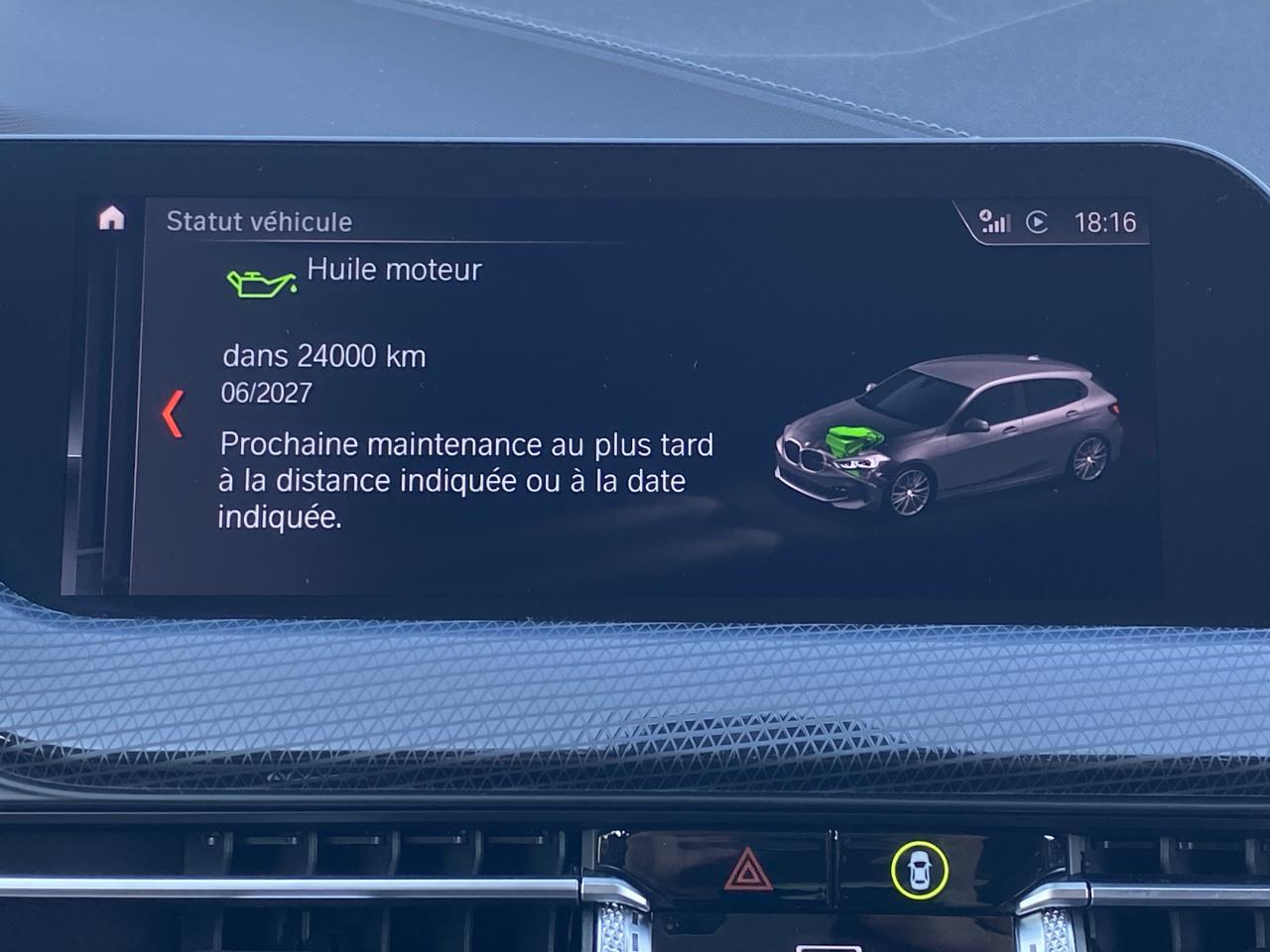Go to the home screen icon
The width and height of the screenshot is (1270, 952).
(111, 218)
